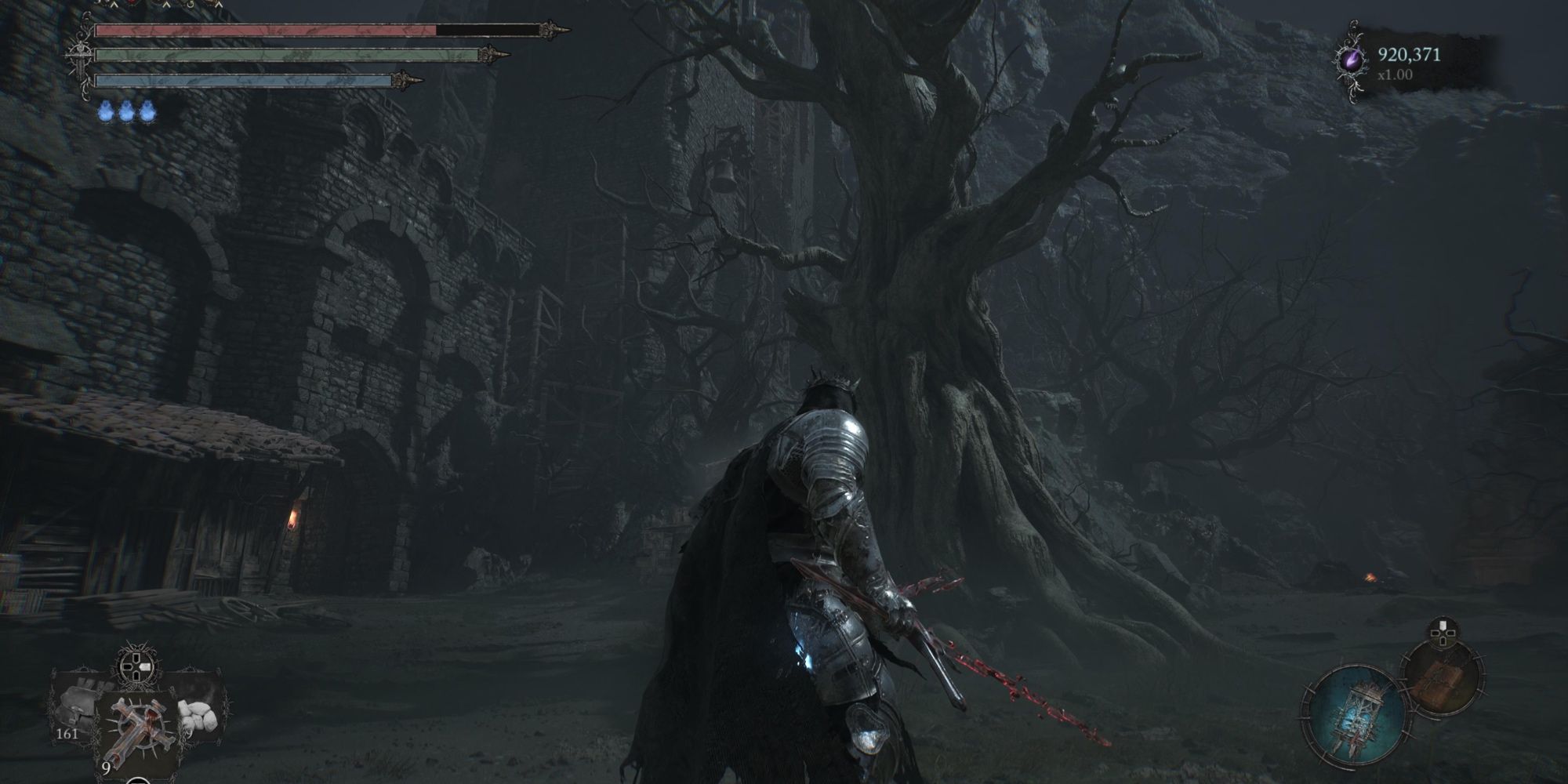Click the bloody crucifix quick-item icon
This screenshot has width=1568, height=784.
point(139,728)
